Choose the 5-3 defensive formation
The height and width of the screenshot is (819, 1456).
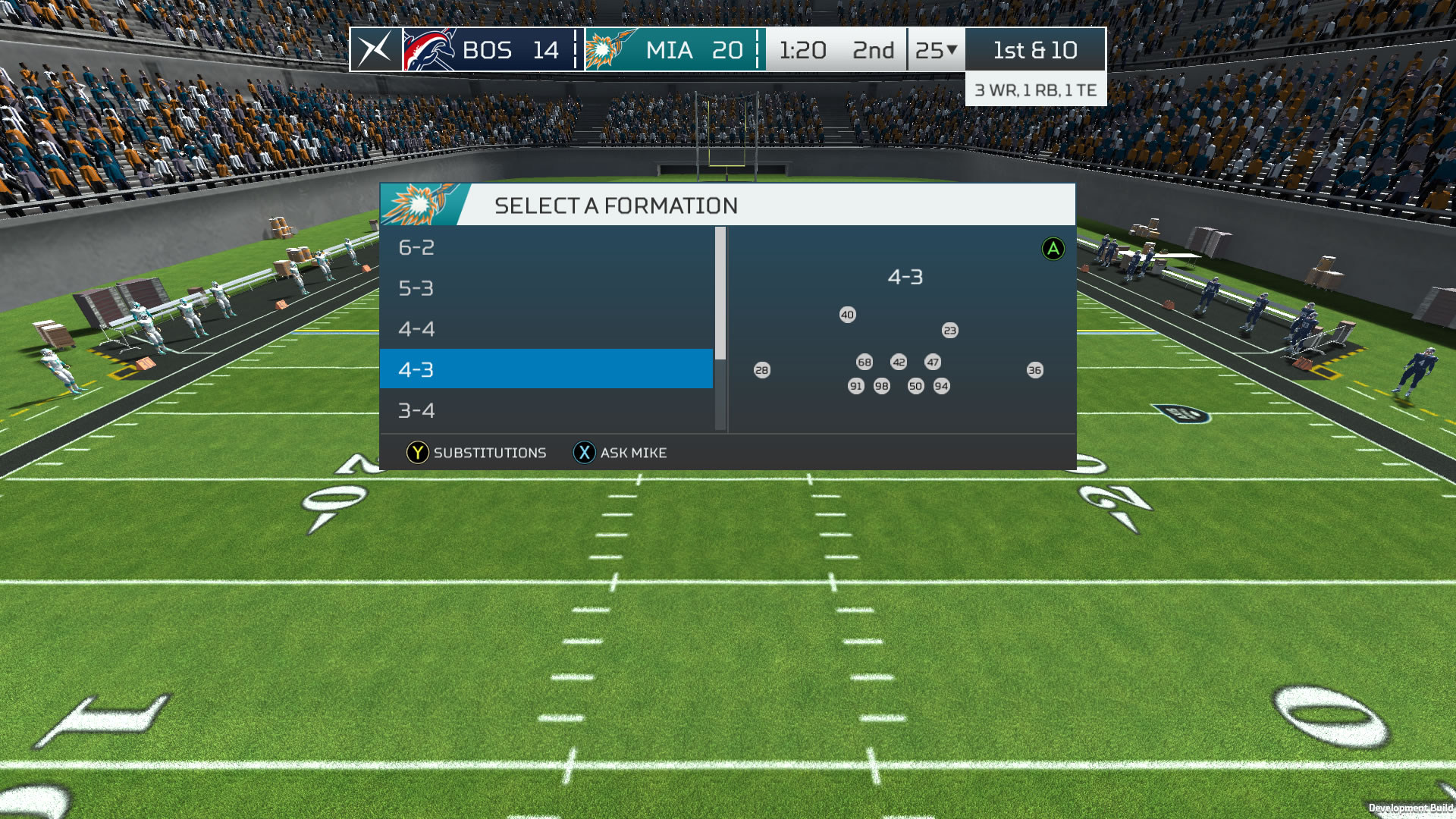(x=546, y=288)
